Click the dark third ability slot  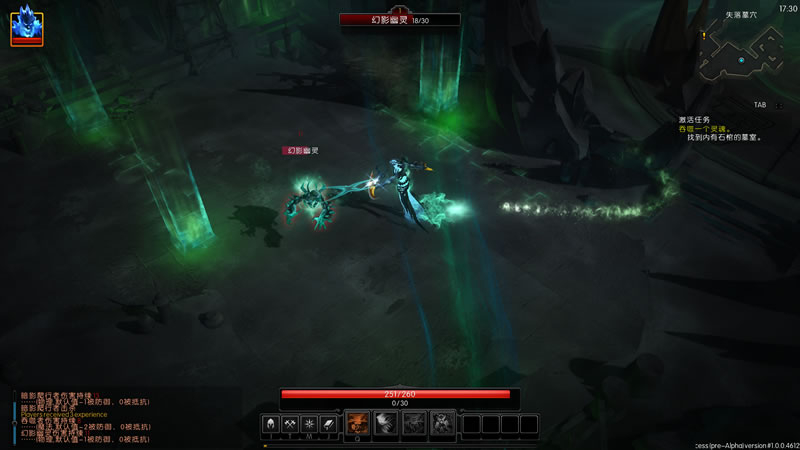[x=414, y=424]
